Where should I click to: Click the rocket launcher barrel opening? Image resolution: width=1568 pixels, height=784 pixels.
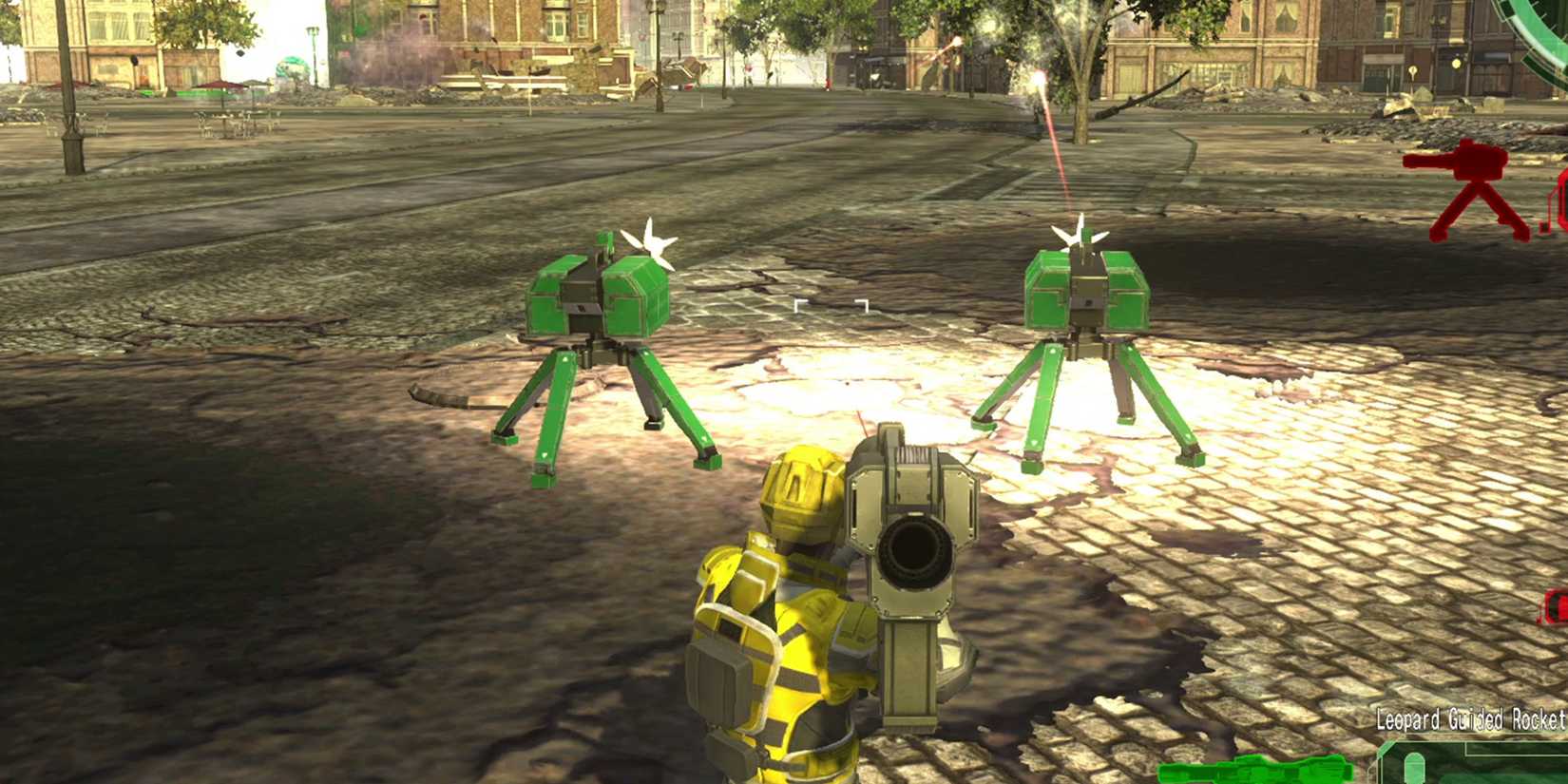(x=914, y=551)
